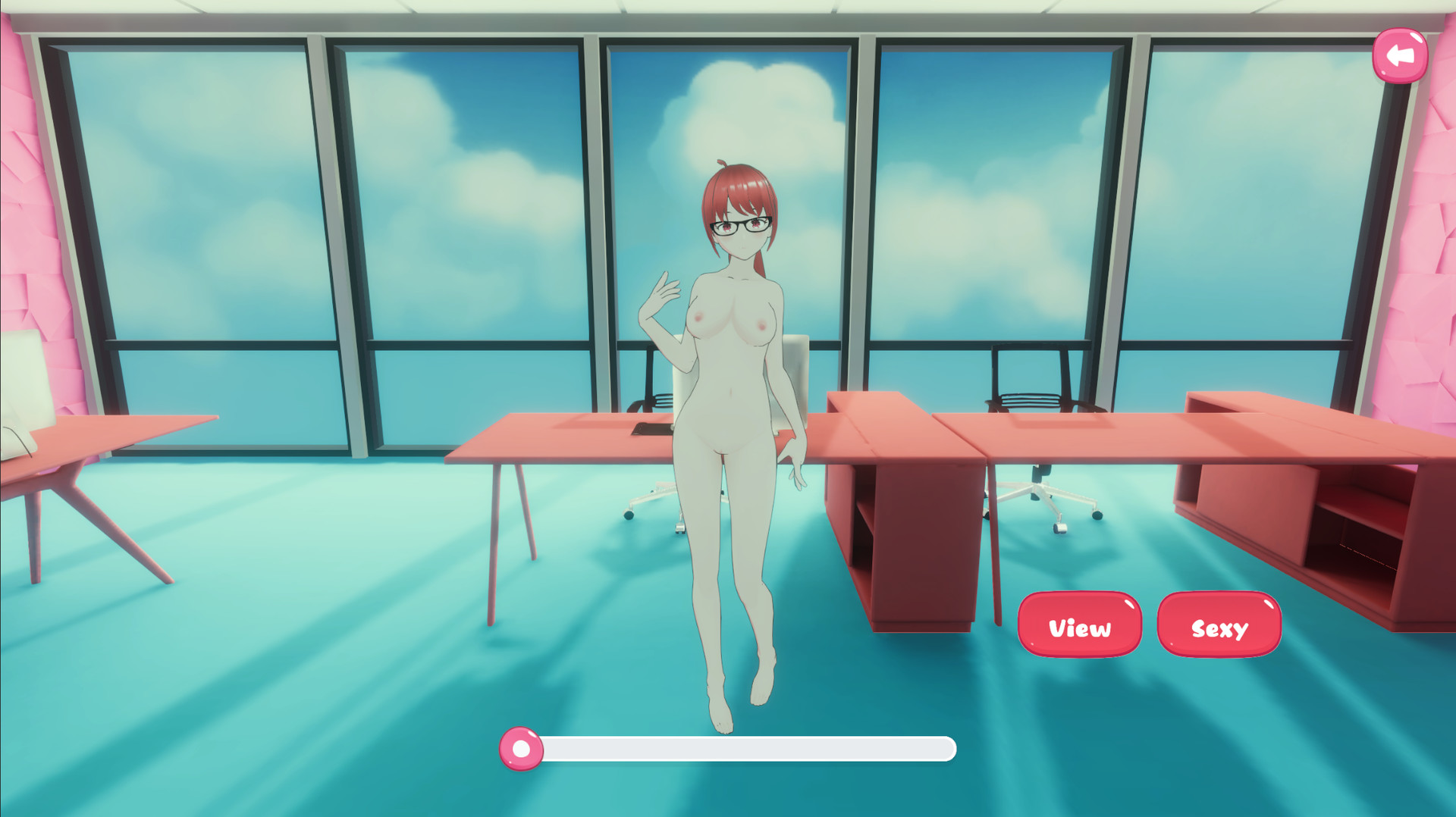Click the back arrow button
The width and height of the screenshot is (1456, 817).
(x=1401, y=53)
